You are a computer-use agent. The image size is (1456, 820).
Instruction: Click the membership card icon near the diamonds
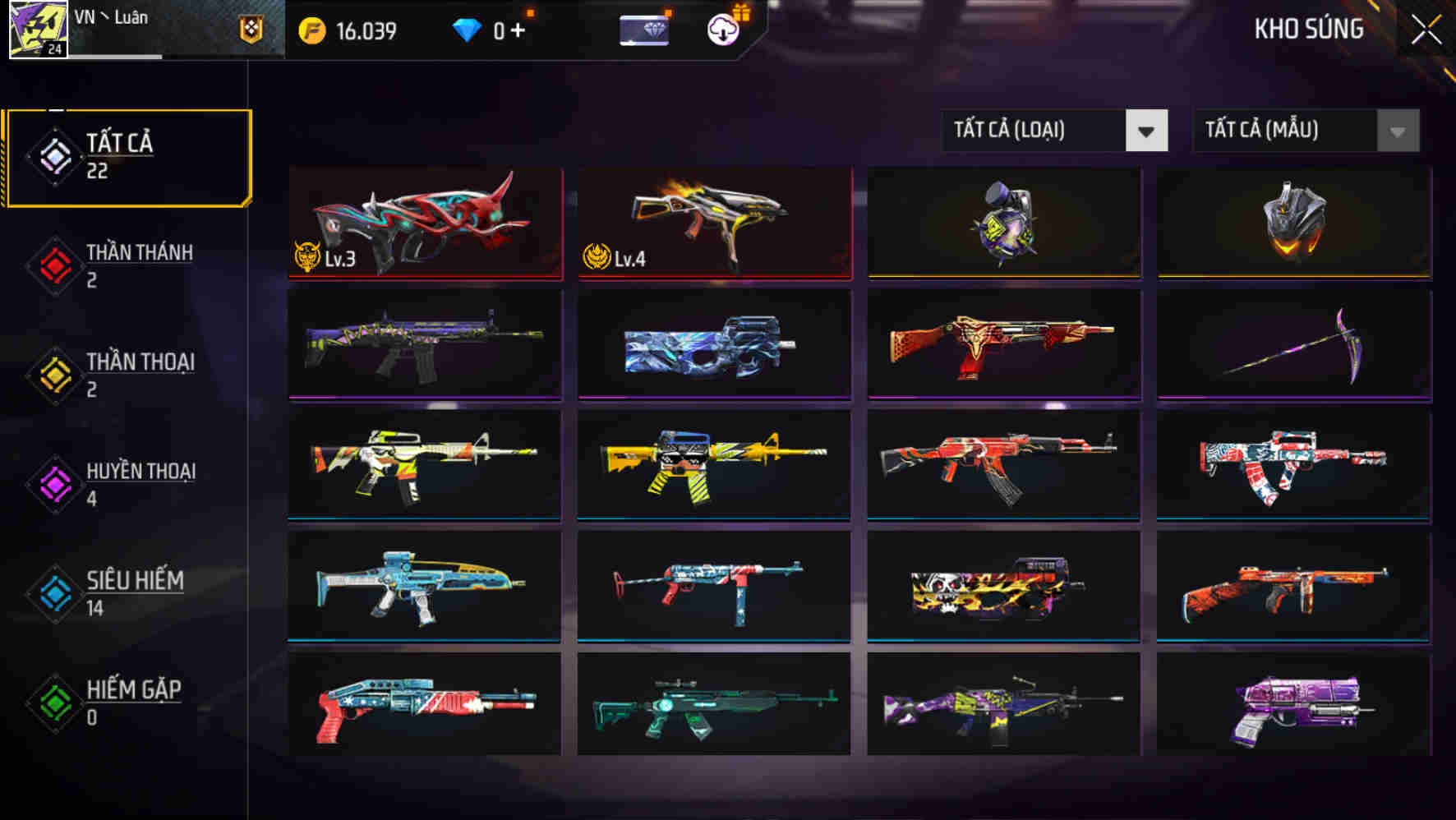(644, 31)
